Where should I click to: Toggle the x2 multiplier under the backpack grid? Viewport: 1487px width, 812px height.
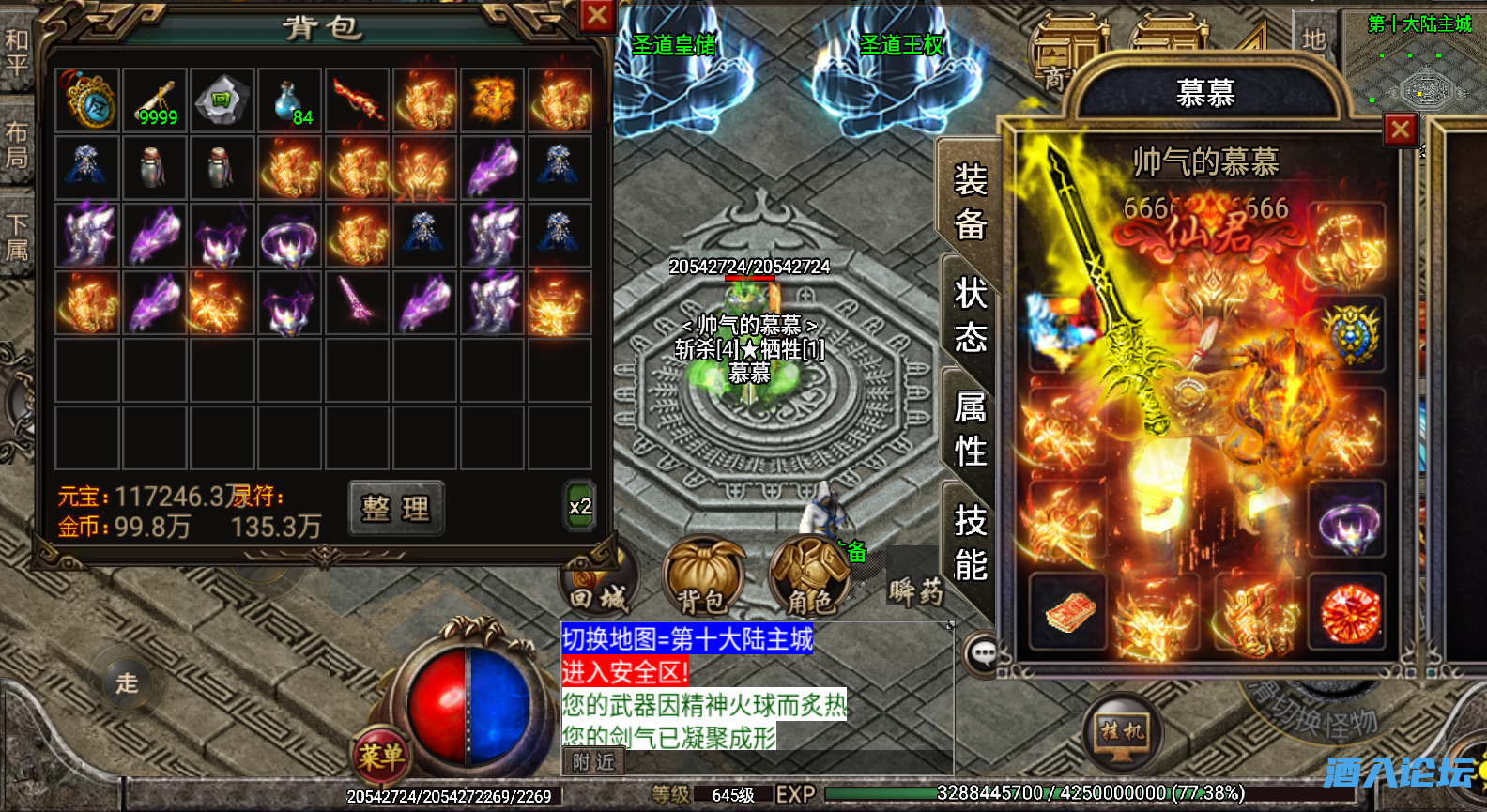pos(579,505)
